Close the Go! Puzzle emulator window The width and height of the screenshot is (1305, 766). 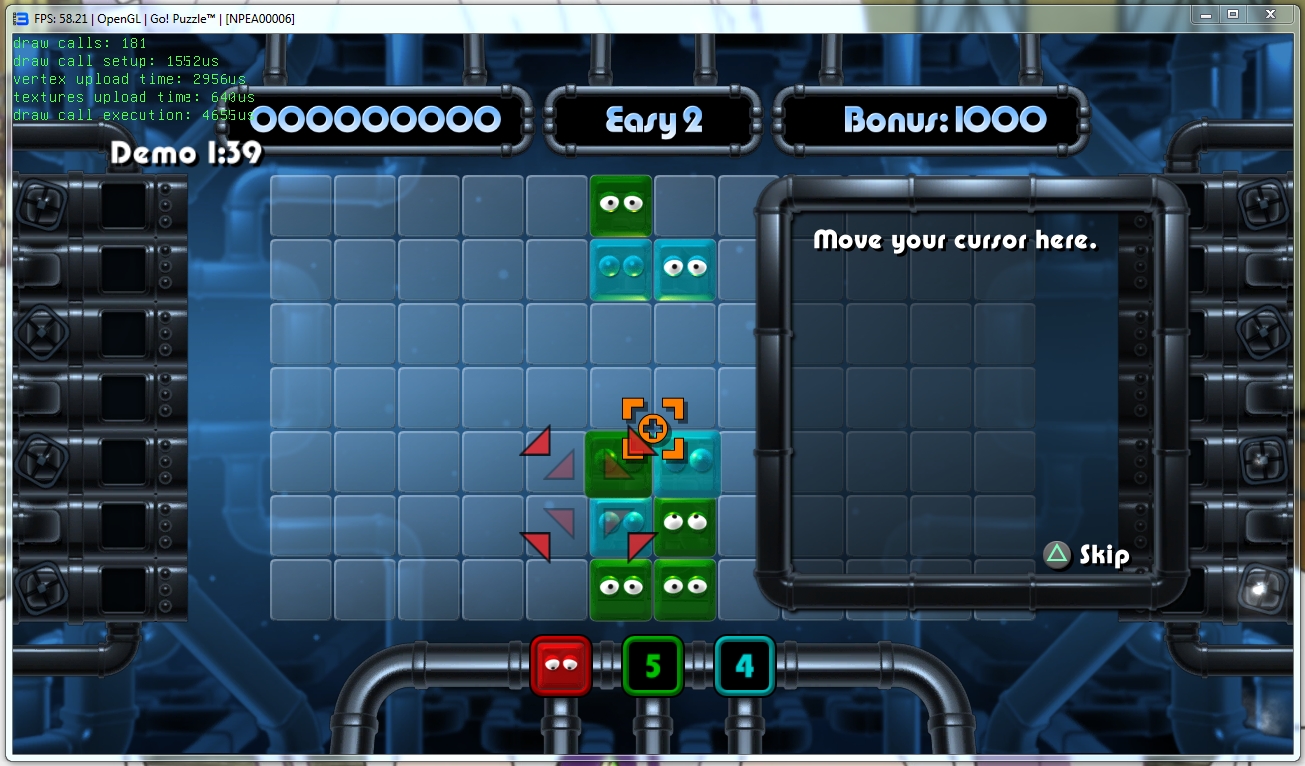[x=1270, y=14]
